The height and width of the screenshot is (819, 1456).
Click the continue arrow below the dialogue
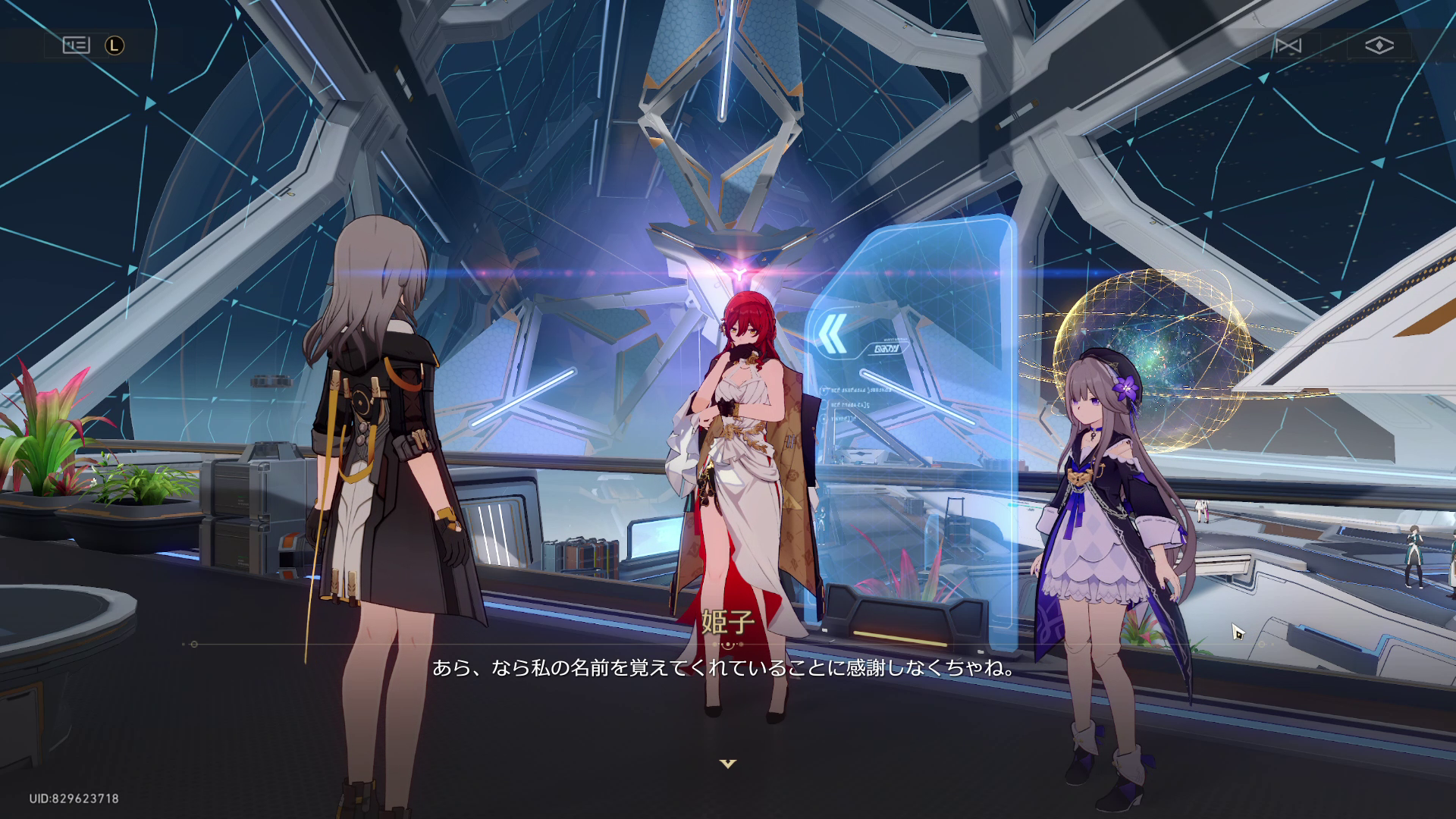pos(728,763)
